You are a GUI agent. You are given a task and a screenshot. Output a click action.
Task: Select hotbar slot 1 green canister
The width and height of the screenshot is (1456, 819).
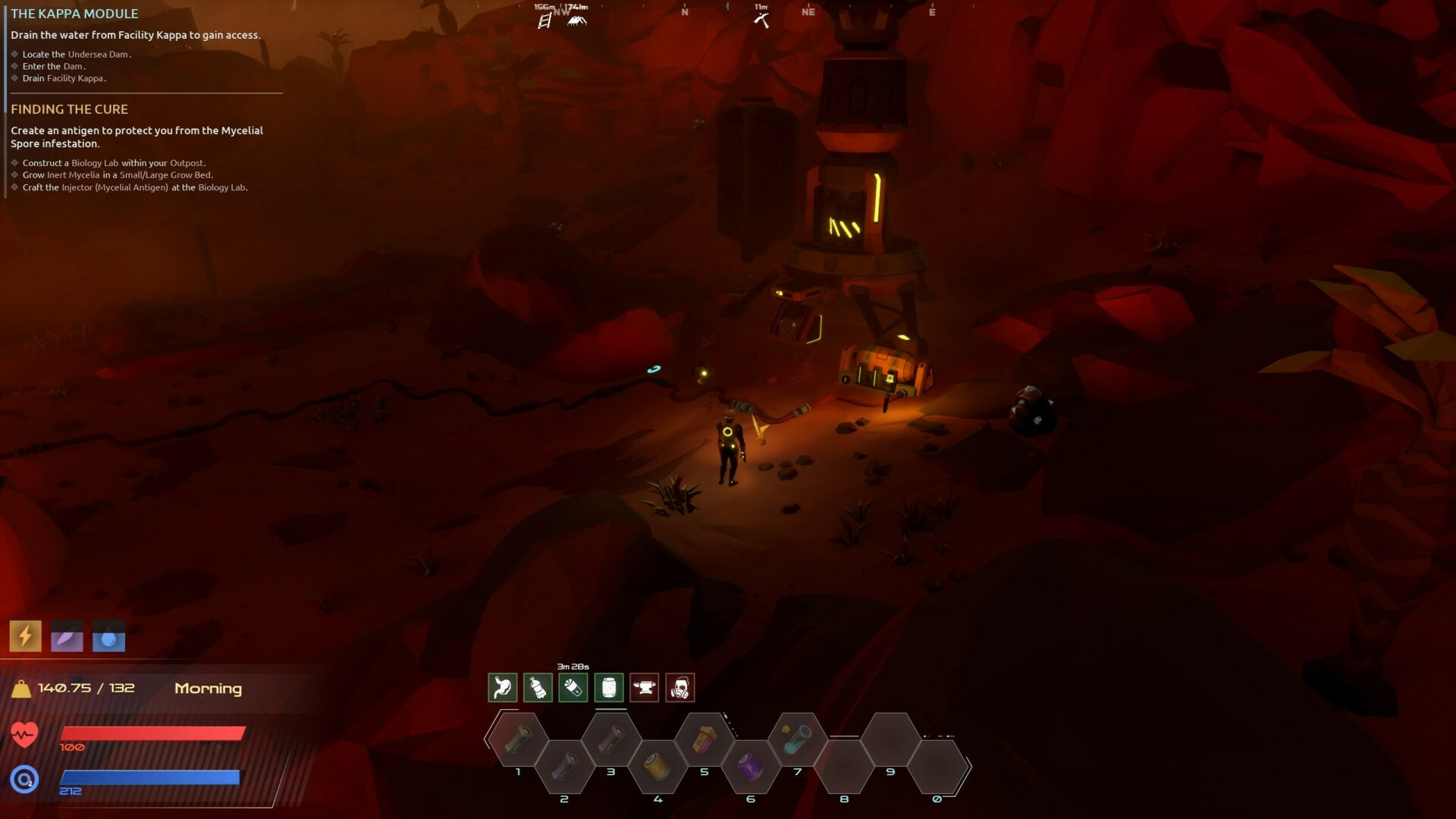(x=519, y=739)
